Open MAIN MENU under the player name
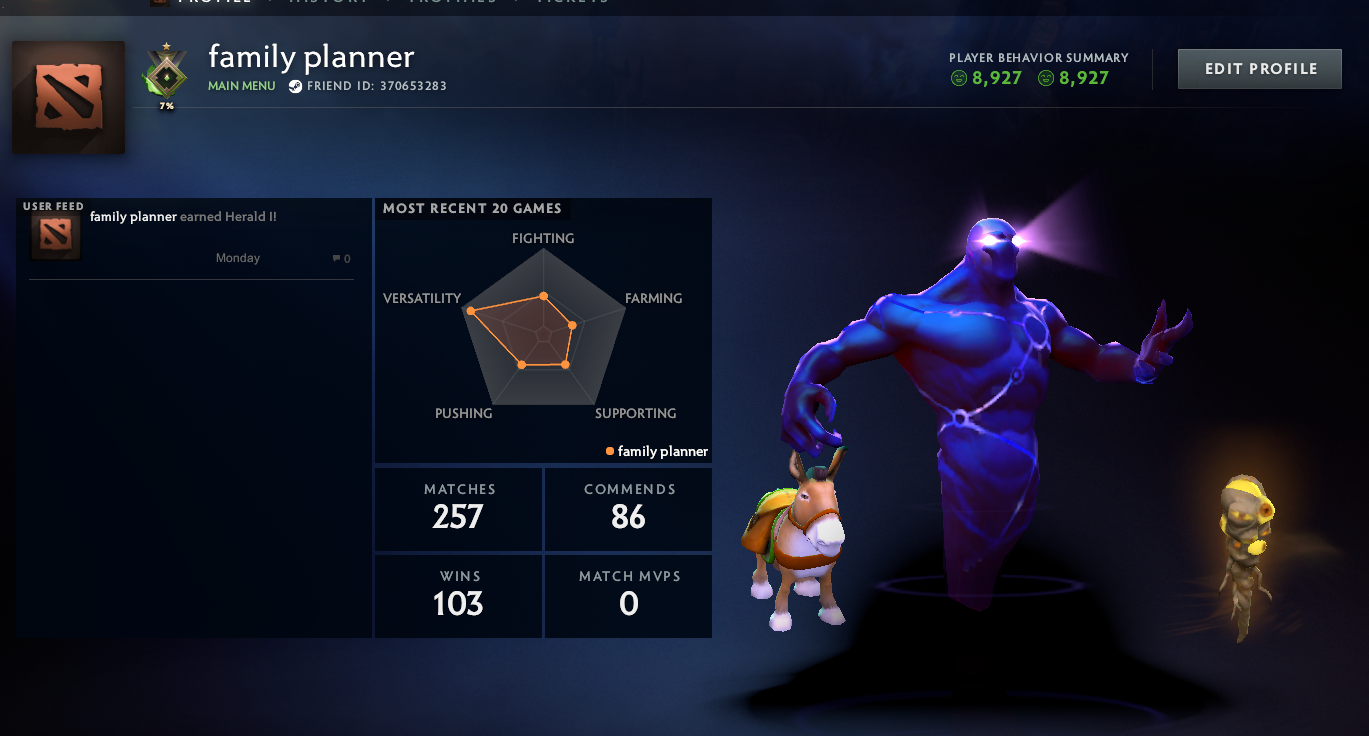Viewport: 1369px width, 736px height. (x=241, y=86)
